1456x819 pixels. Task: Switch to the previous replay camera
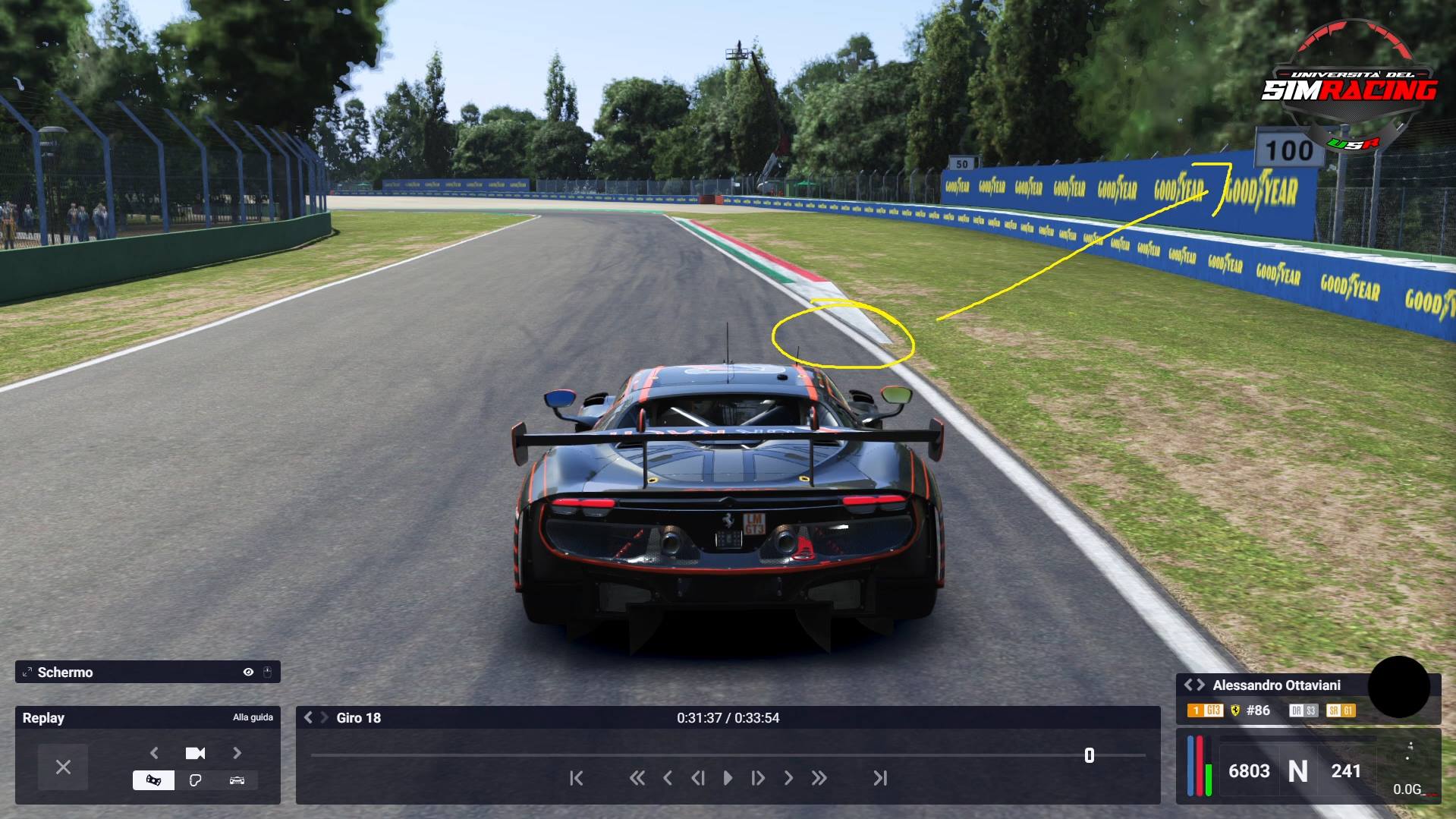[x=155, y=753]
